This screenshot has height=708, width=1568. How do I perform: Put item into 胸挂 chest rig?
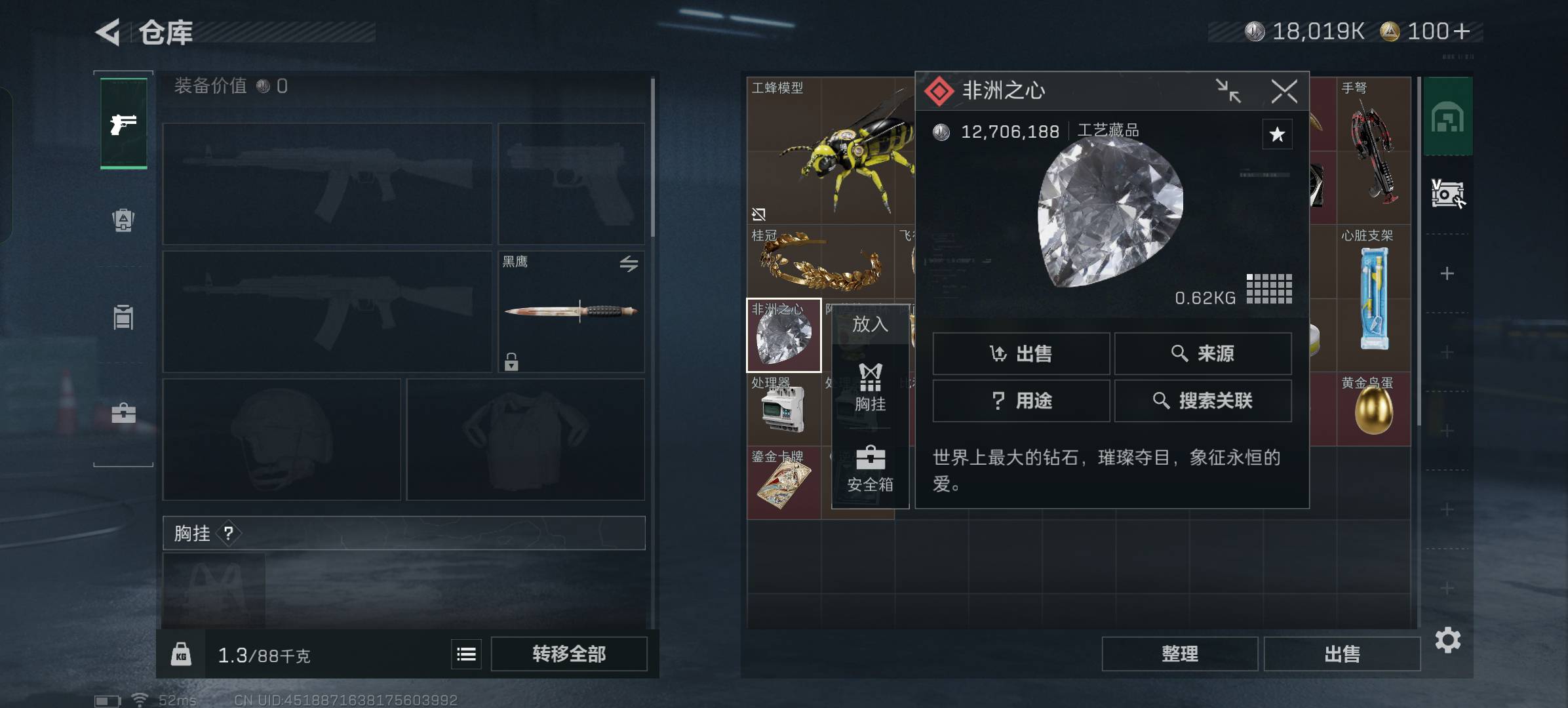point(870,388)
